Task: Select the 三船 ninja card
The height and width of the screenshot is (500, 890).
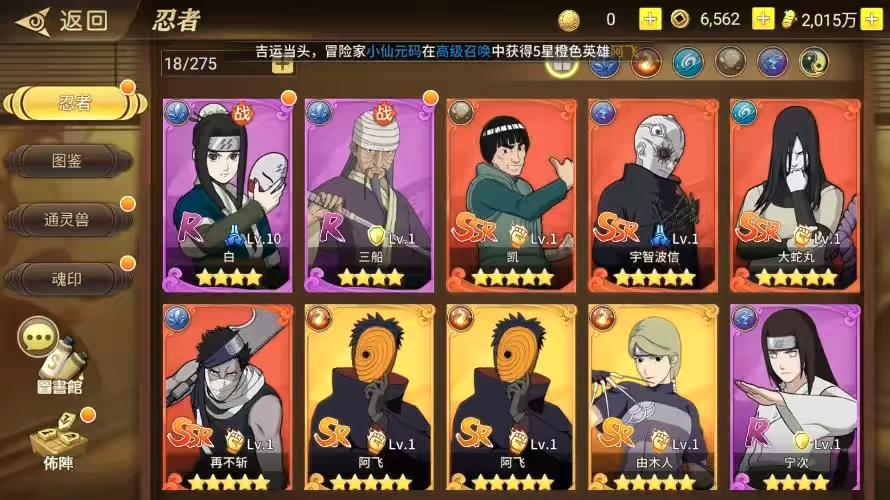Action: (x=371, y=193)
